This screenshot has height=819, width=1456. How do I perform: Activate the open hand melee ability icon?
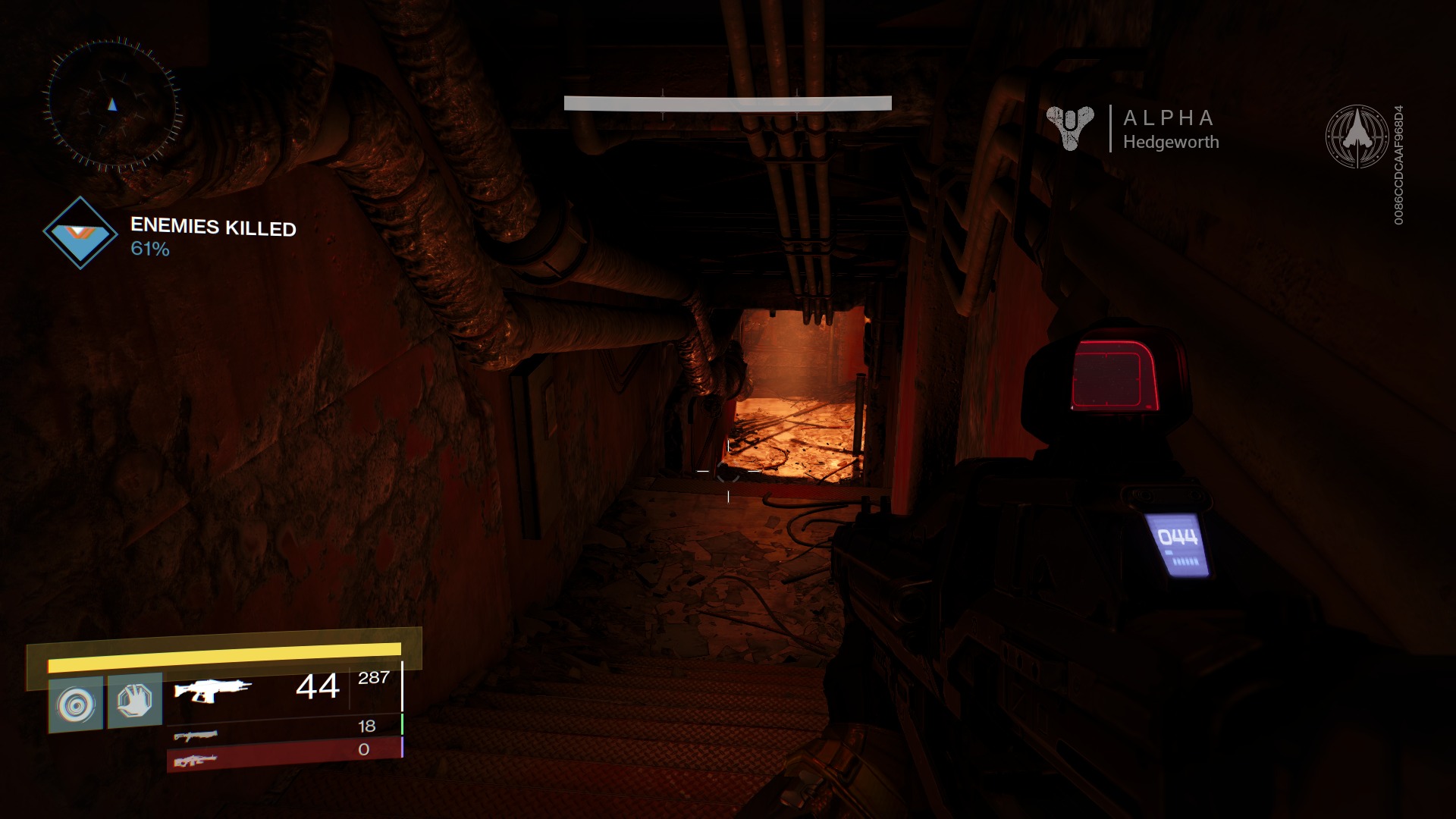coord(135,701)
